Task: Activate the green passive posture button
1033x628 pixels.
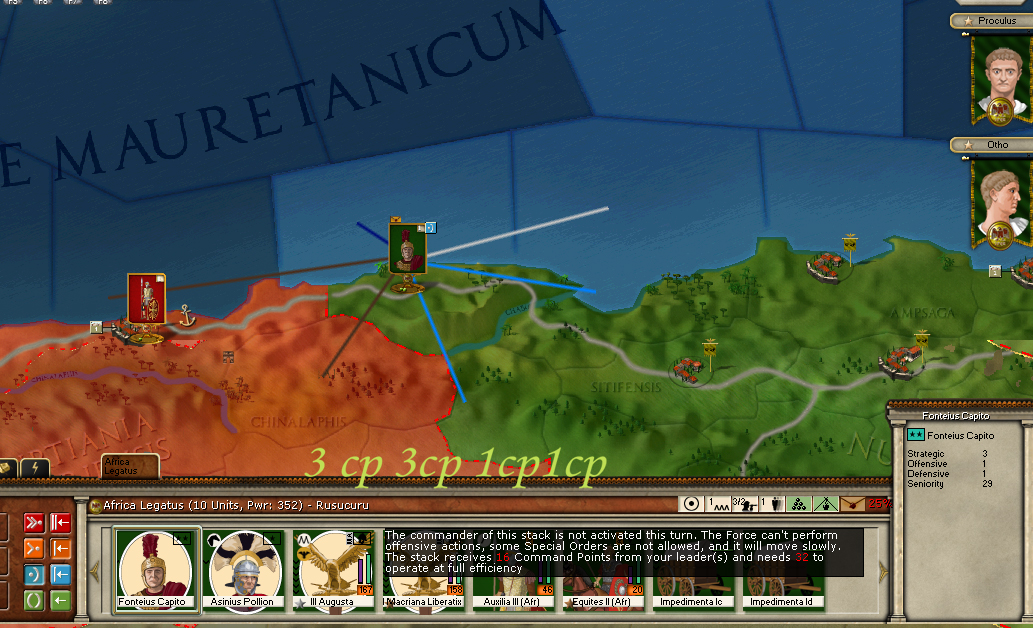Action: [x=32, y=600]
